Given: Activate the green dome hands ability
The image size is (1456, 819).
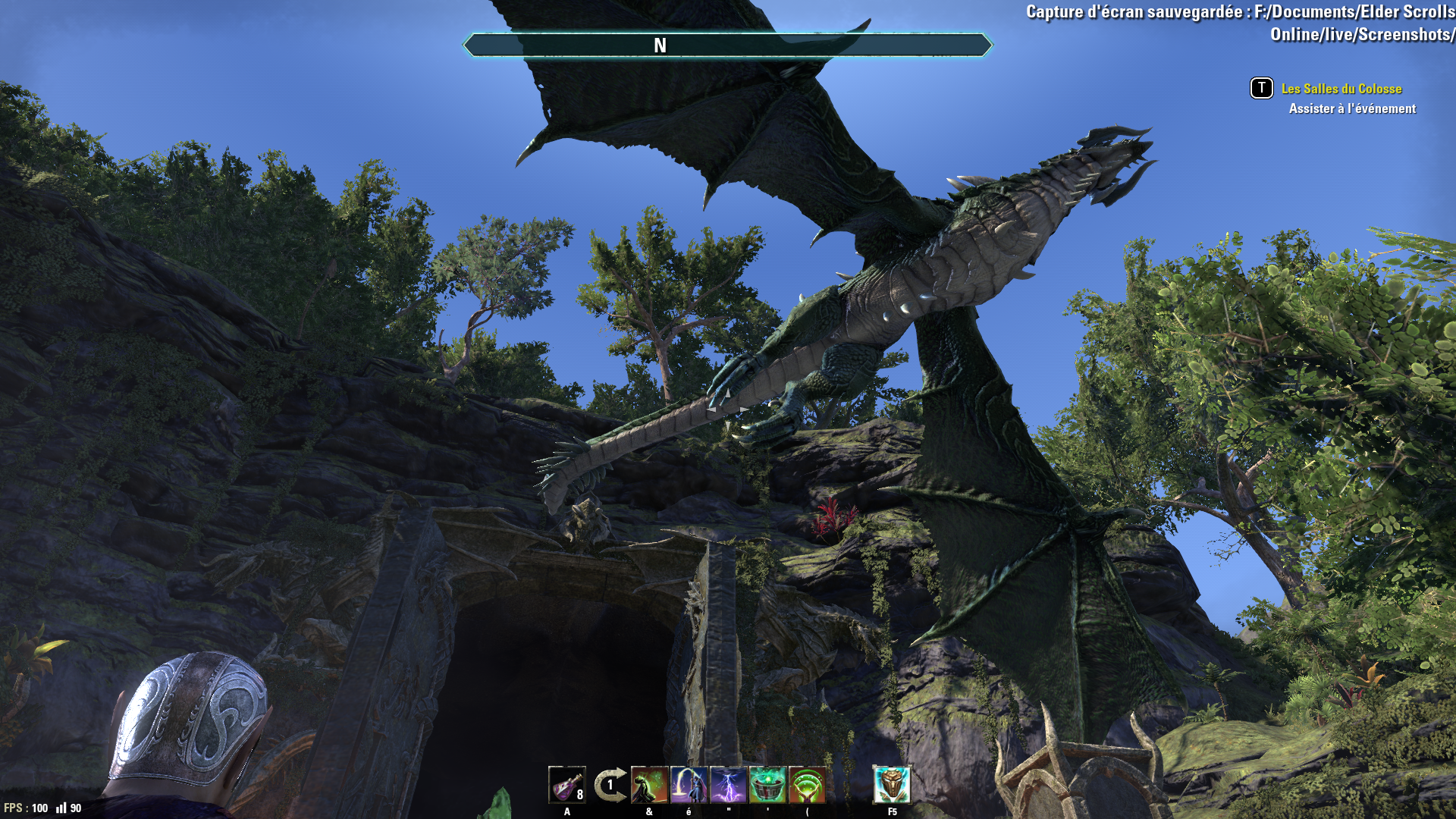Looking at the screenshot, I should point(807,784).
